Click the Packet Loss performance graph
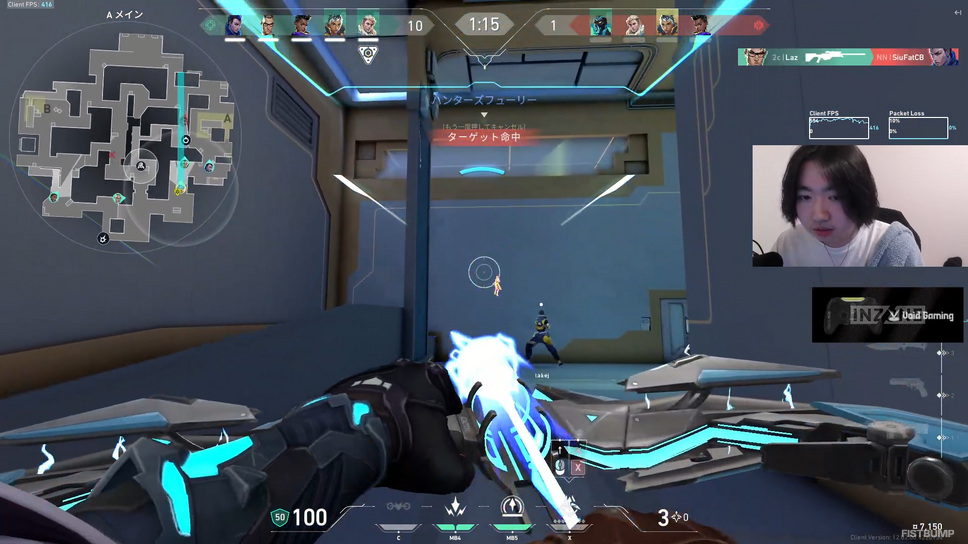The height and width of the screenshot is (544, 968). click(x=918, y=128)
